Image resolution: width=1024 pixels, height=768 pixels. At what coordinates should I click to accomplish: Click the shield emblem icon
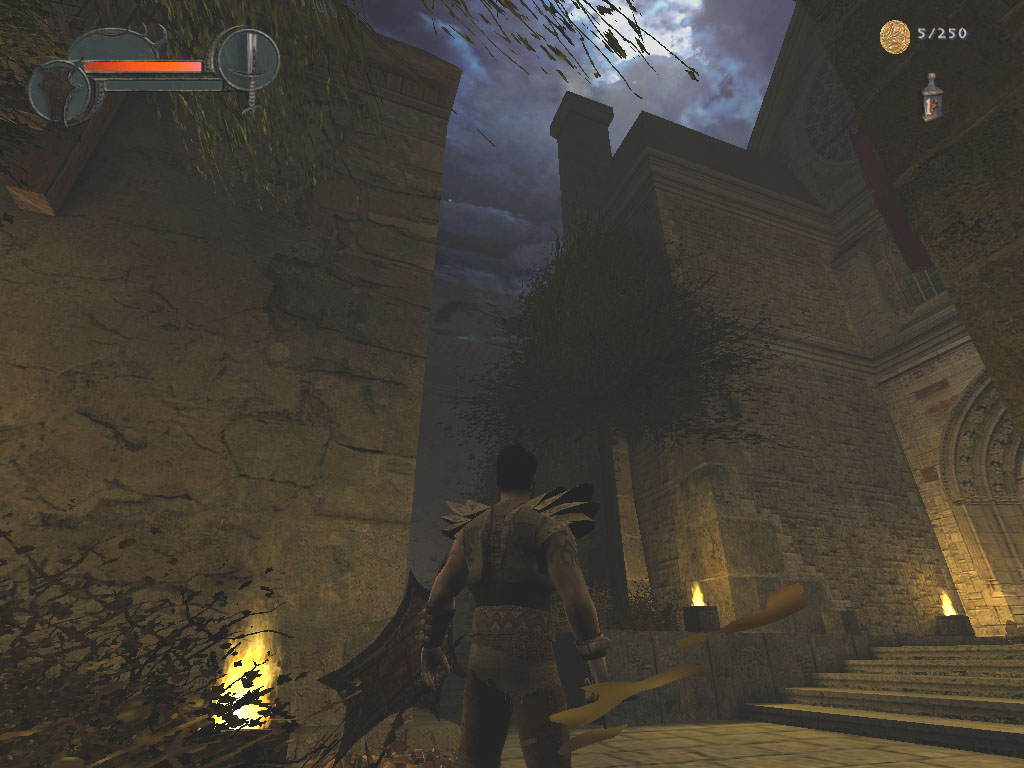point(62,93)
